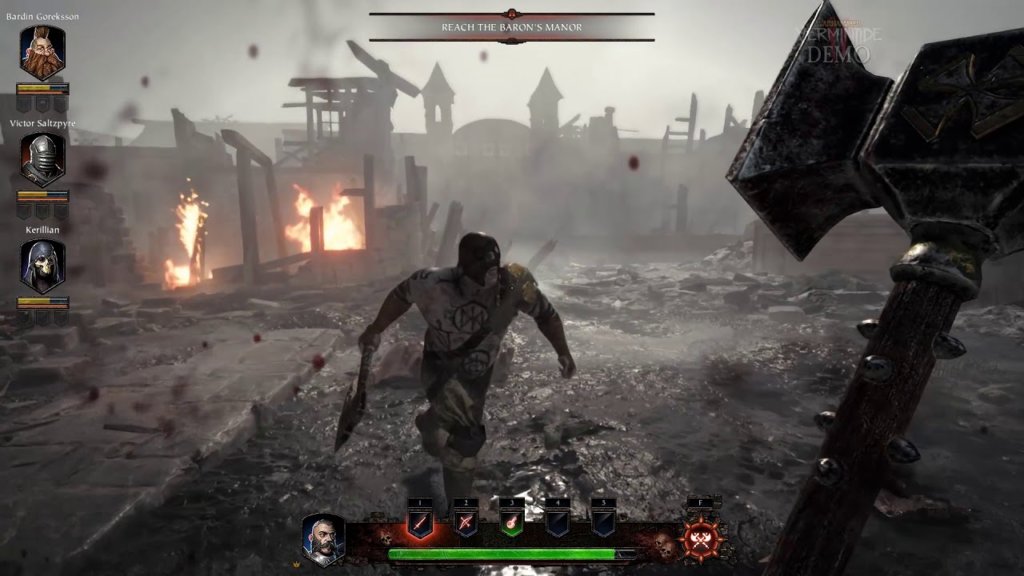Viewport: 1024px width, 576px height.
Task: Choose Kerillian's hooded portrait
Action: click(42, 266)
